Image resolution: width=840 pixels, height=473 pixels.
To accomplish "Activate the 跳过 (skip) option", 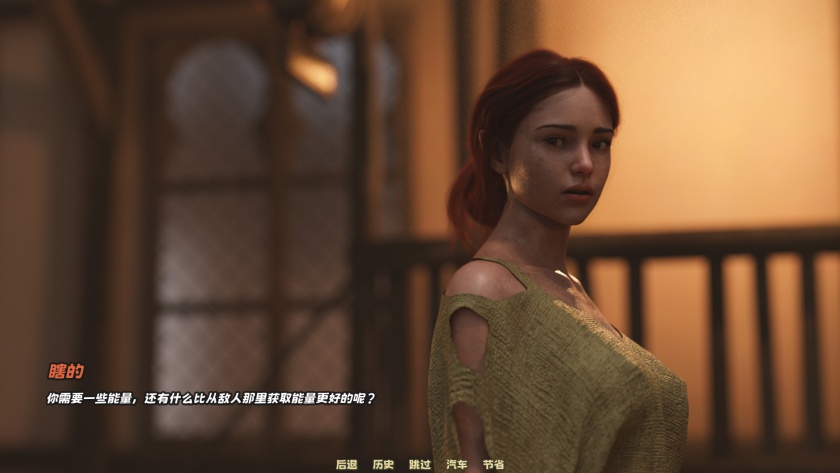I will (420, 464).
